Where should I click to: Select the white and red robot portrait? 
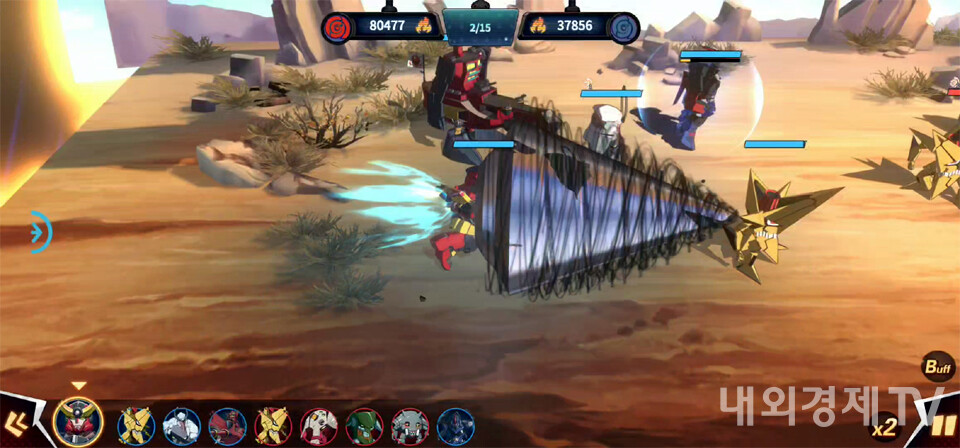[319, 426]
